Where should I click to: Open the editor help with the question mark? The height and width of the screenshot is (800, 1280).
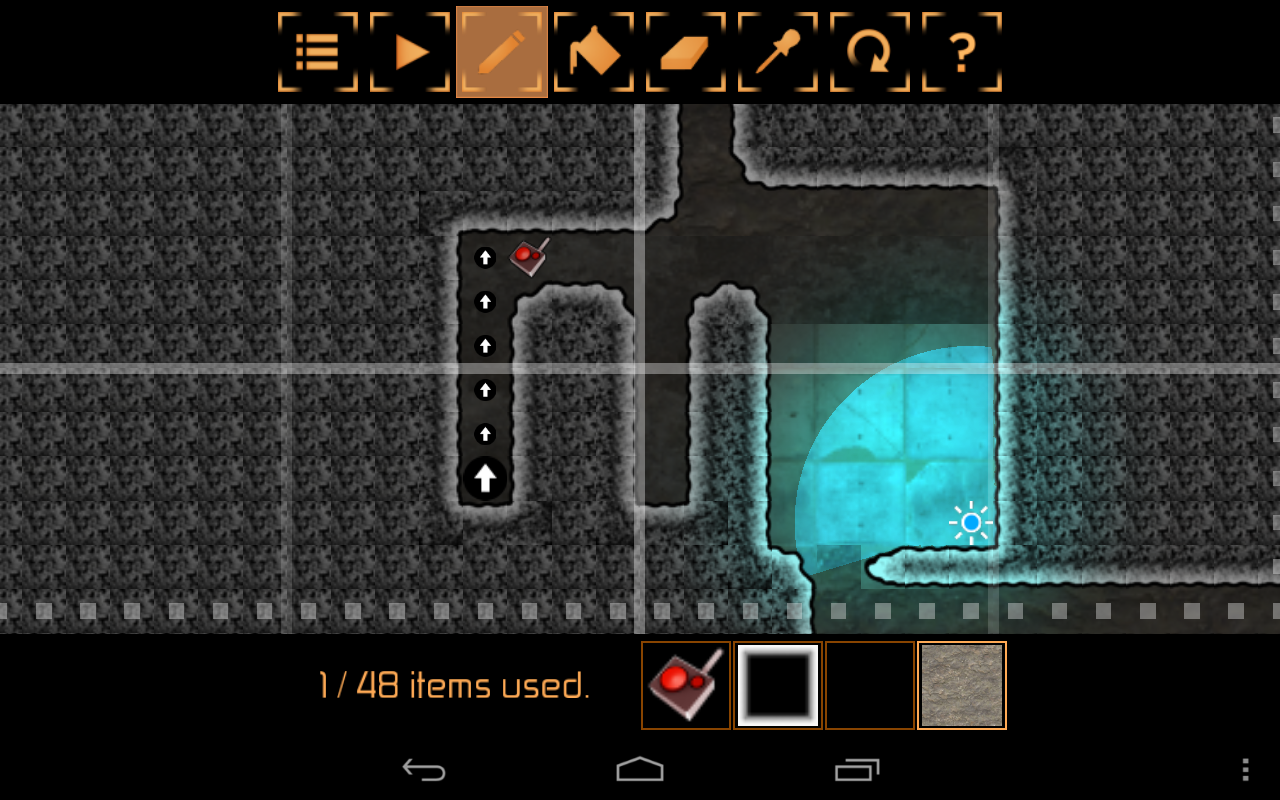click(x=961, y=51)
